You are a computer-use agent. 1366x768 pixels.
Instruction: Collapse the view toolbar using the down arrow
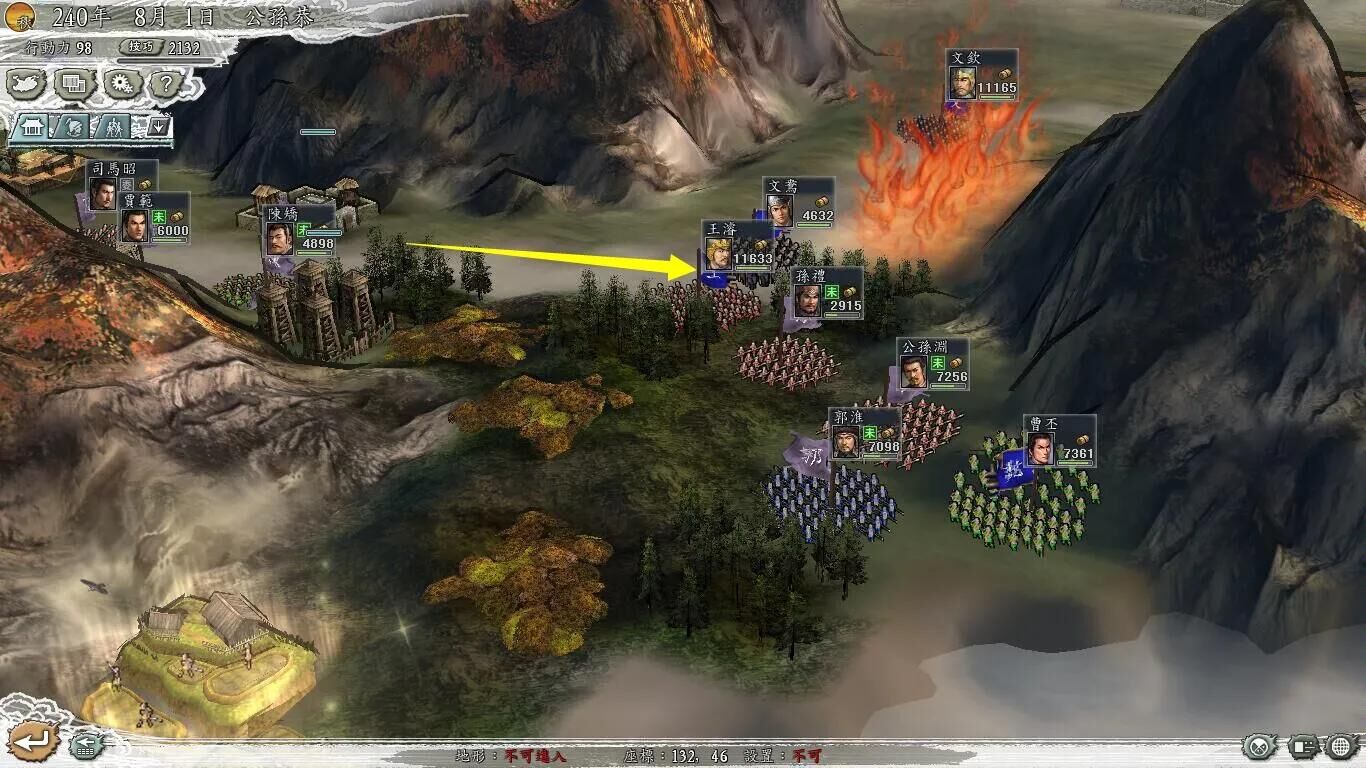159,127
